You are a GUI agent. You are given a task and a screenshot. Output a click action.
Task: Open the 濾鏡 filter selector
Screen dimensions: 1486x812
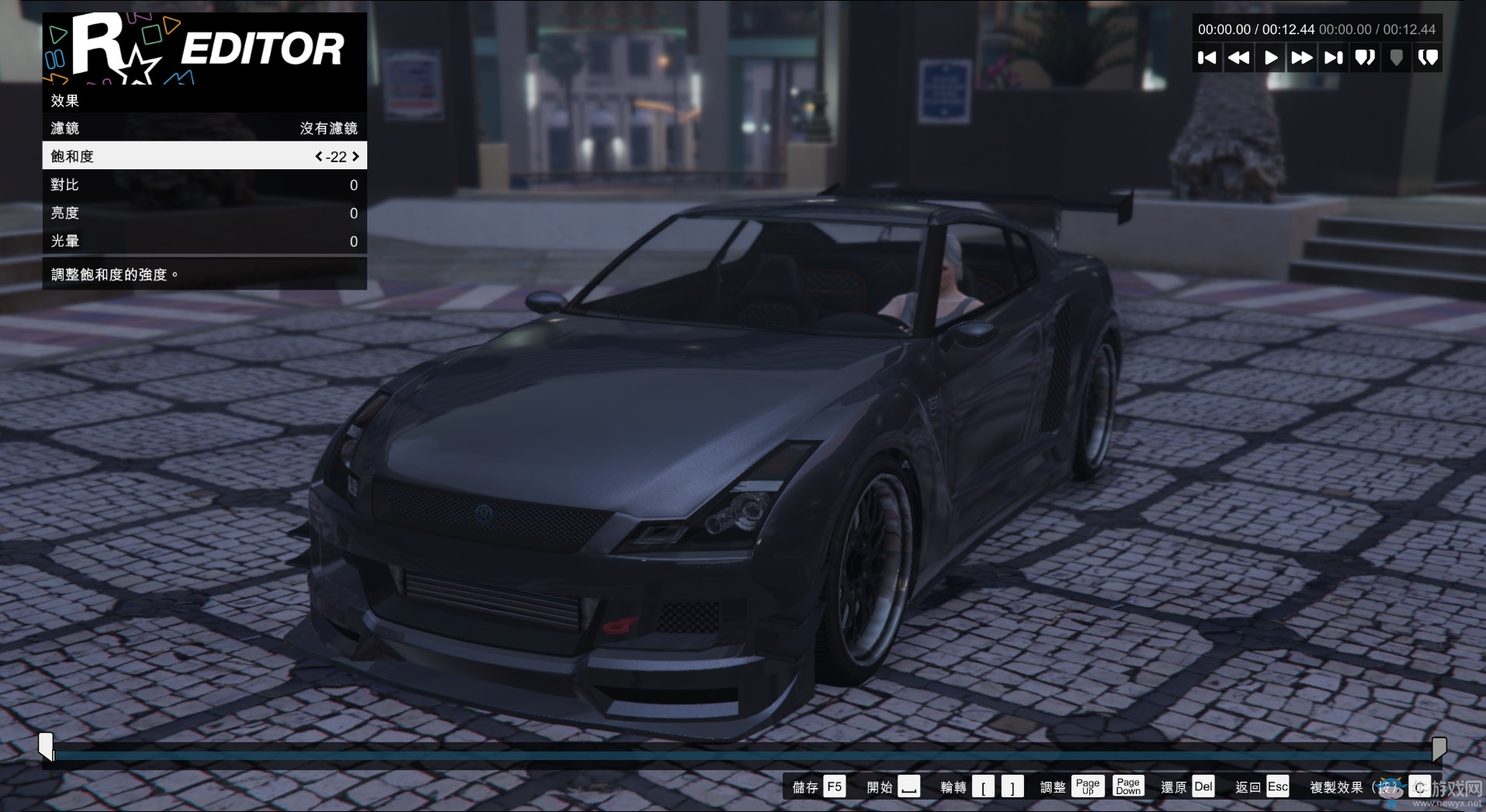(x=202, y=128)
